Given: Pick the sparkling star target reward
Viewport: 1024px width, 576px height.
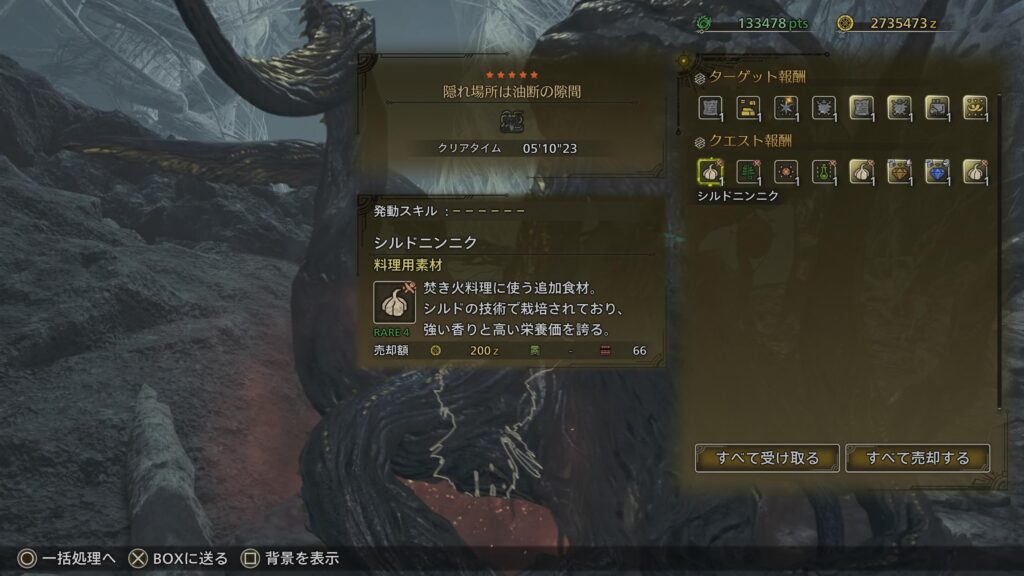Looking at the screenshot, I should tap(785, 108).
